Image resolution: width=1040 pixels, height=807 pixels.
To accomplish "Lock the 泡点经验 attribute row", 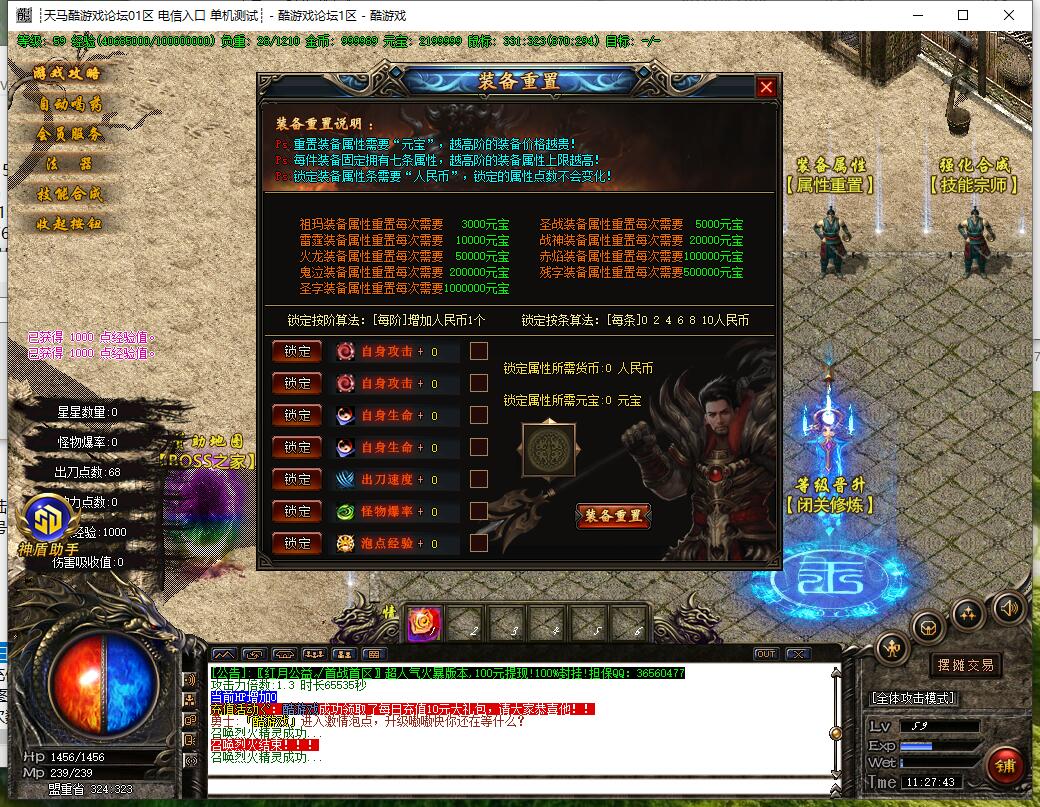I will tap(297, 543).
